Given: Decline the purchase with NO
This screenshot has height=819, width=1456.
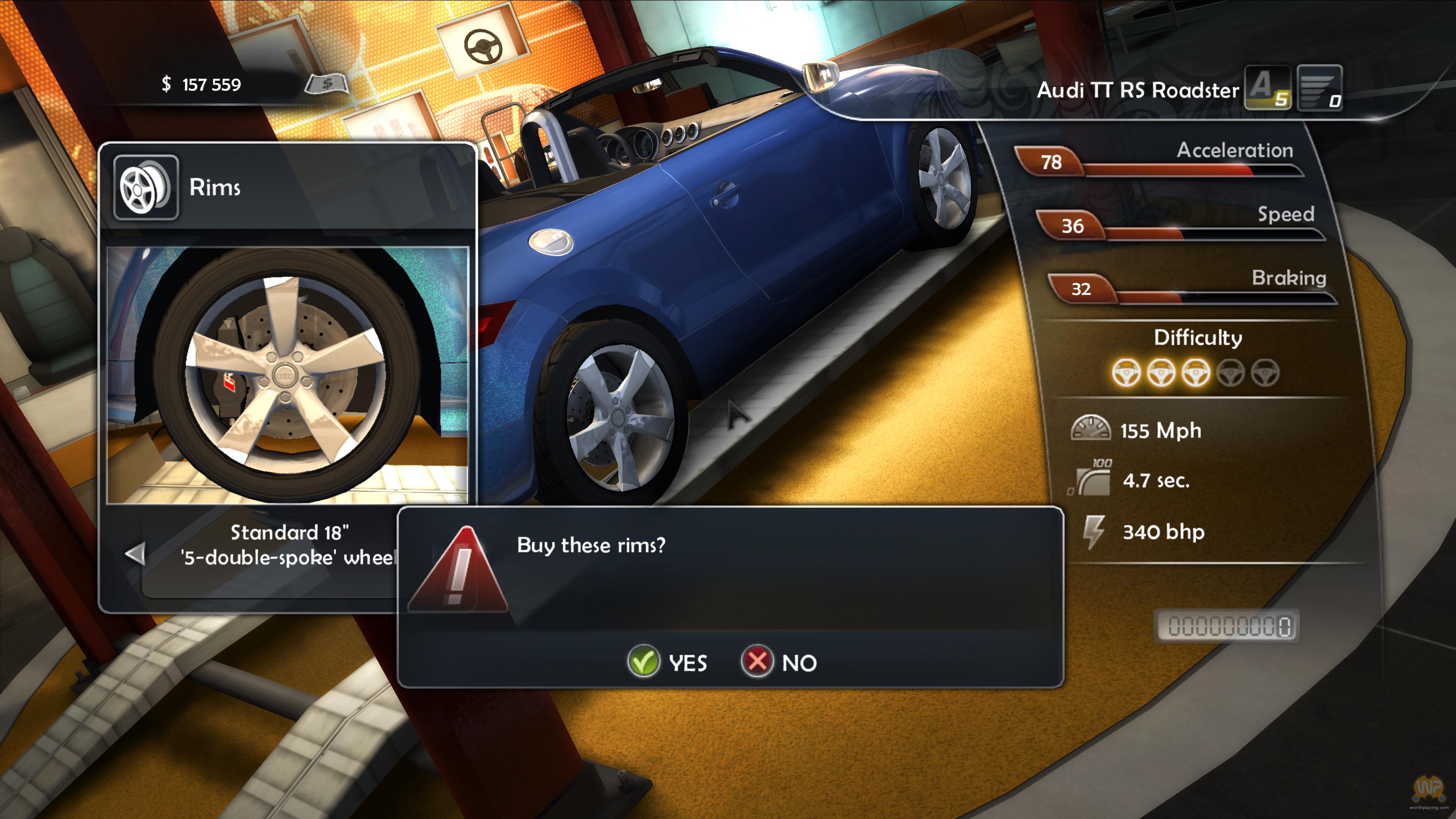Looking at the screenshot, I should click(x=780, y=662).
